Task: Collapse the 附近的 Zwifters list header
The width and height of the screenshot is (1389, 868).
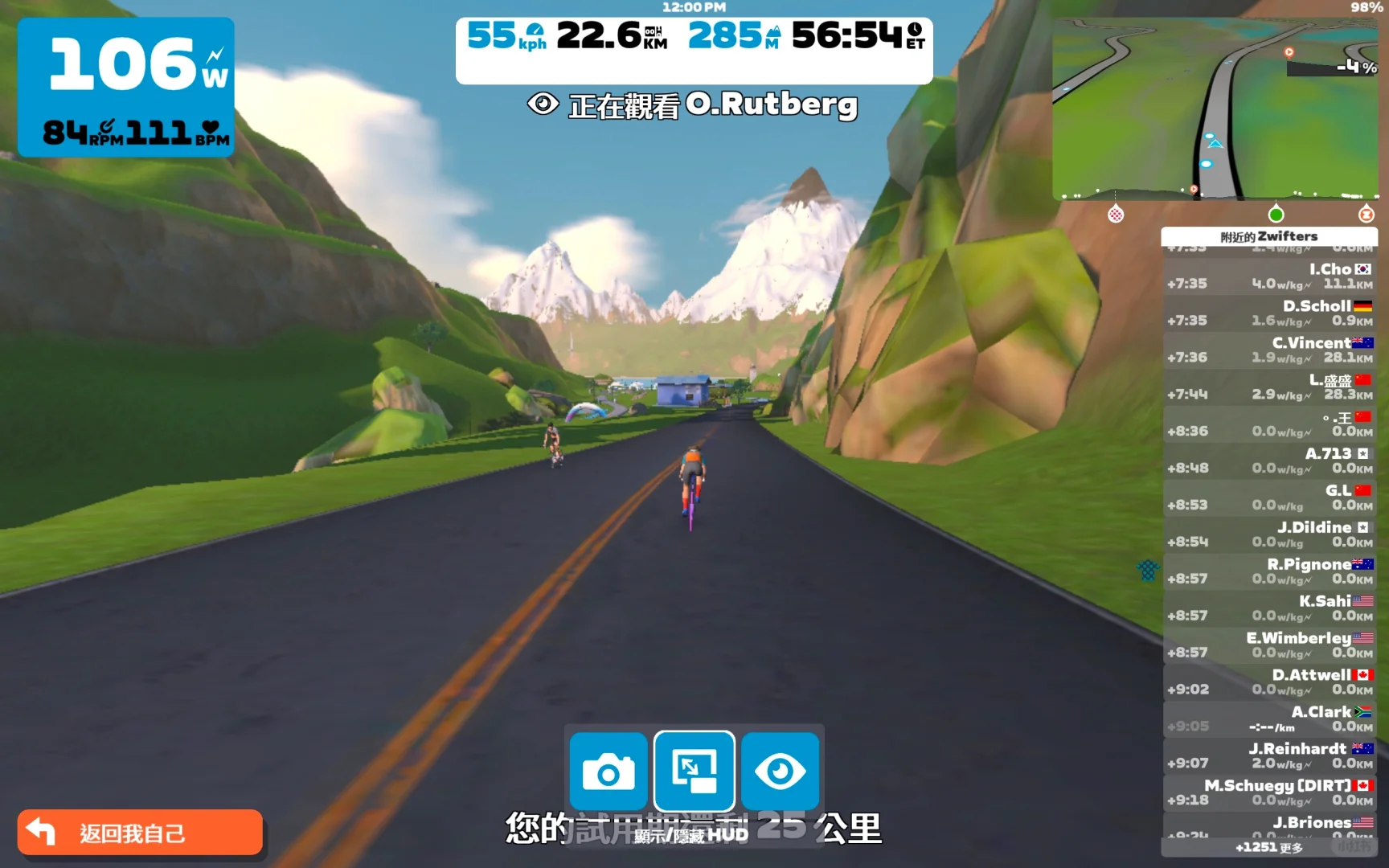Action: tap(1270, 236)
